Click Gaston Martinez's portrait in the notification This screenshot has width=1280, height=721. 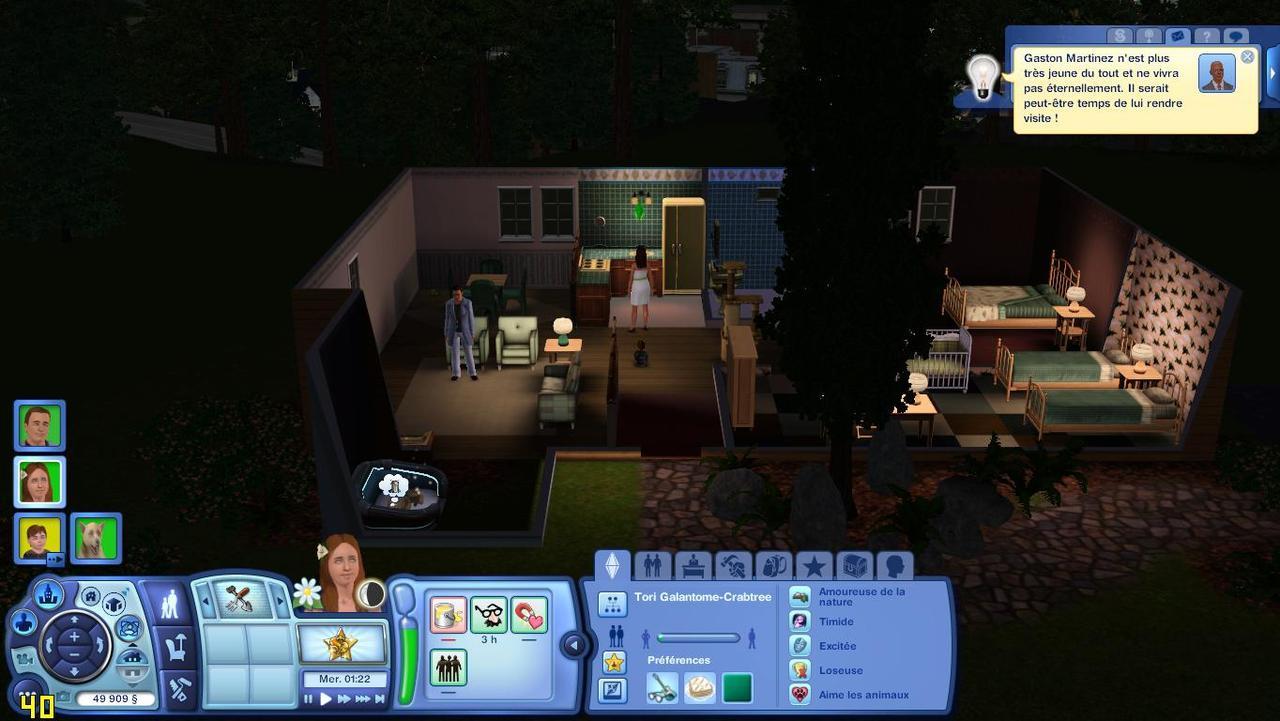[x=1216, y=74]
